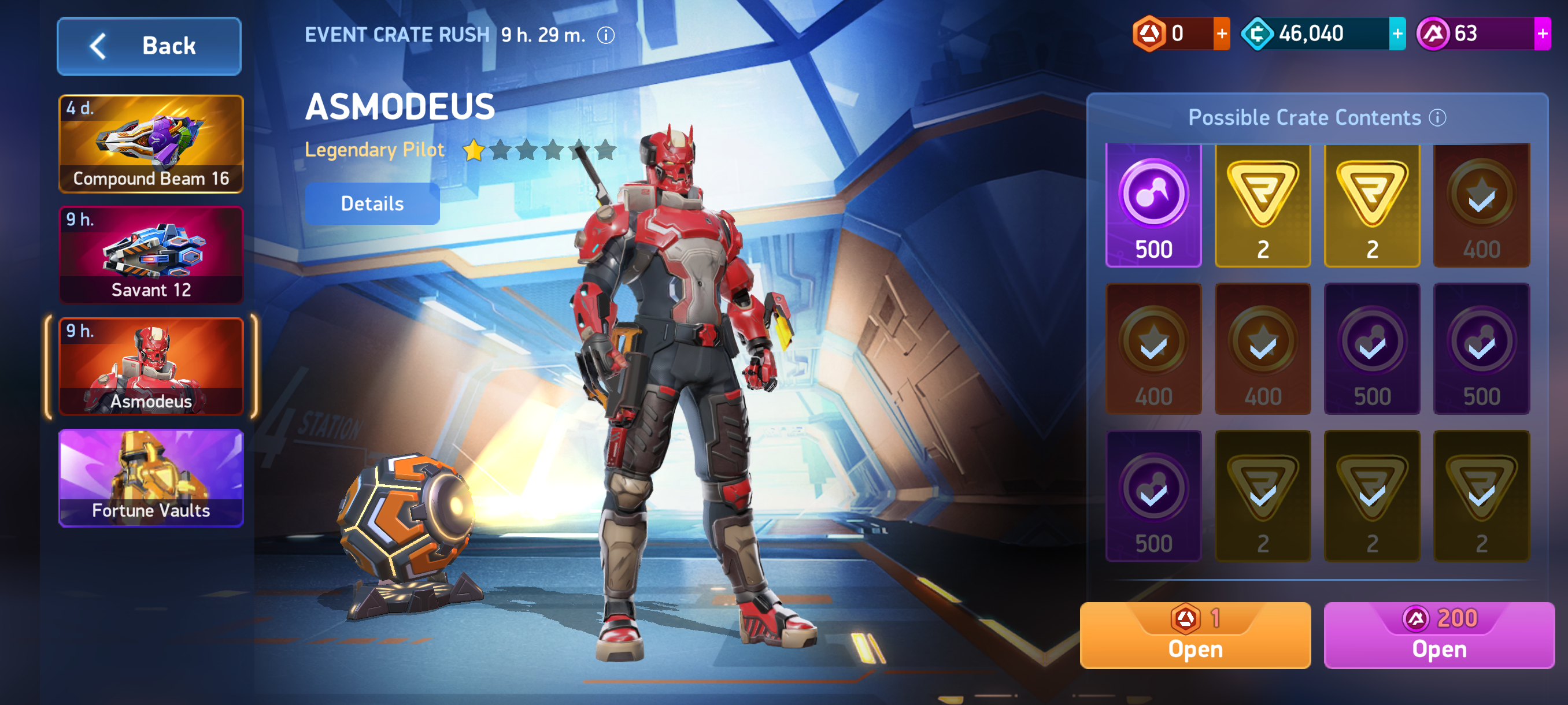Select the Compound Beam 16 crate
The height and width of the screenshot is (705, 1568).
[151, 144]
